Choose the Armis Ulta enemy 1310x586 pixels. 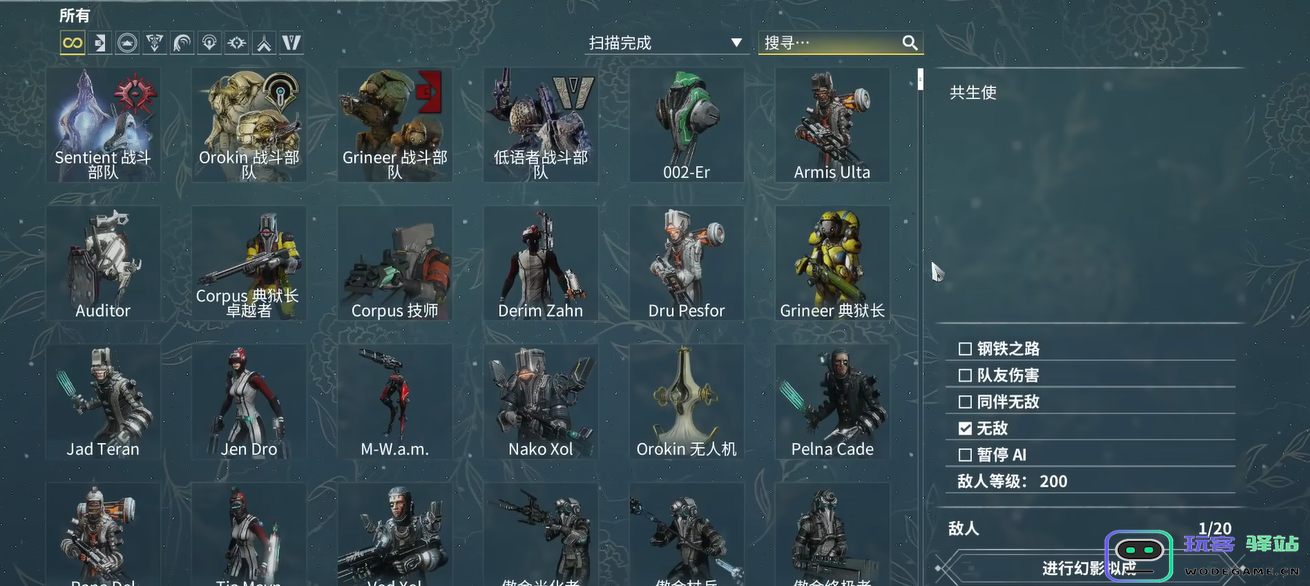(832, 125)
